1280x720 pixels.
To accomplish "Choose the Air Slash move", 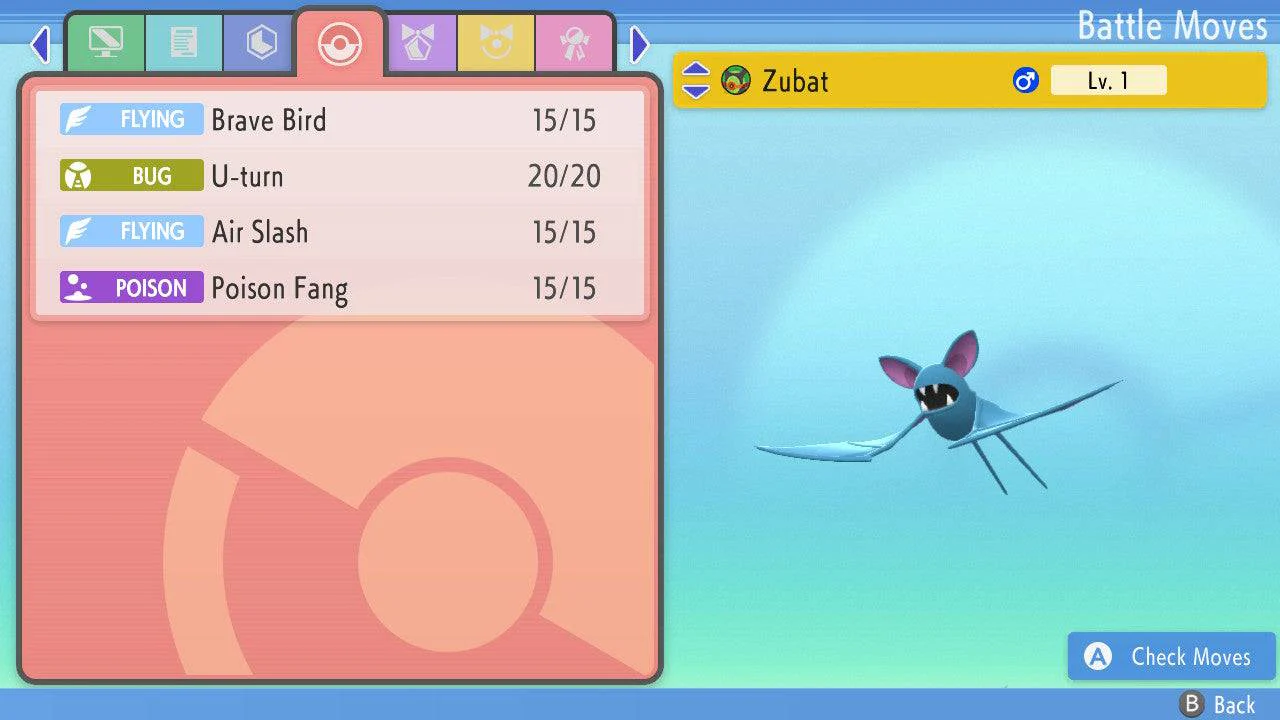I will pos(340,232).
